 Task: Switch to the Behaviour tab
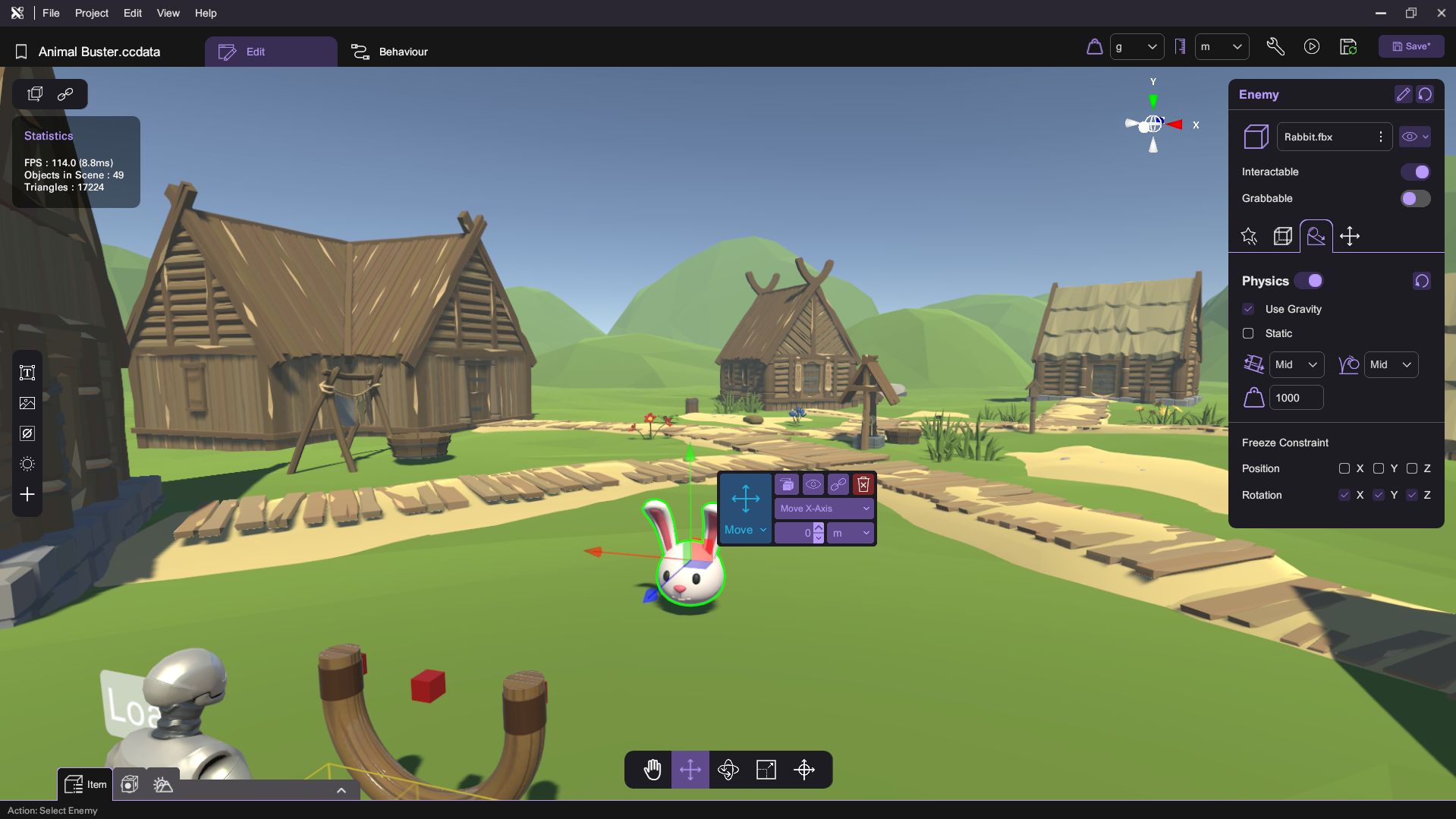click(x=390, y=52)
